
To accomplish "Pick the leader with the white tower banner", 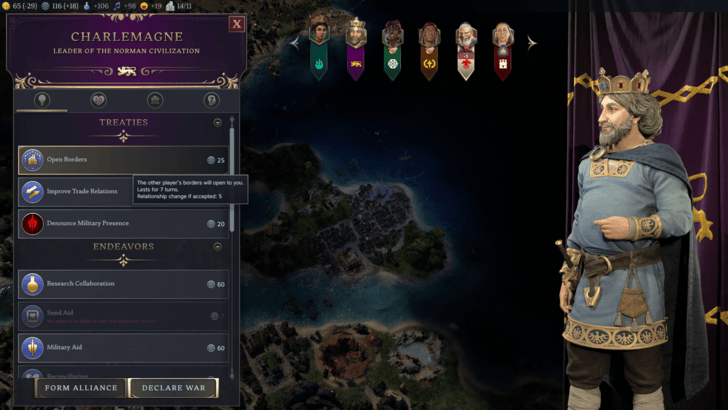I will point(502,45).
